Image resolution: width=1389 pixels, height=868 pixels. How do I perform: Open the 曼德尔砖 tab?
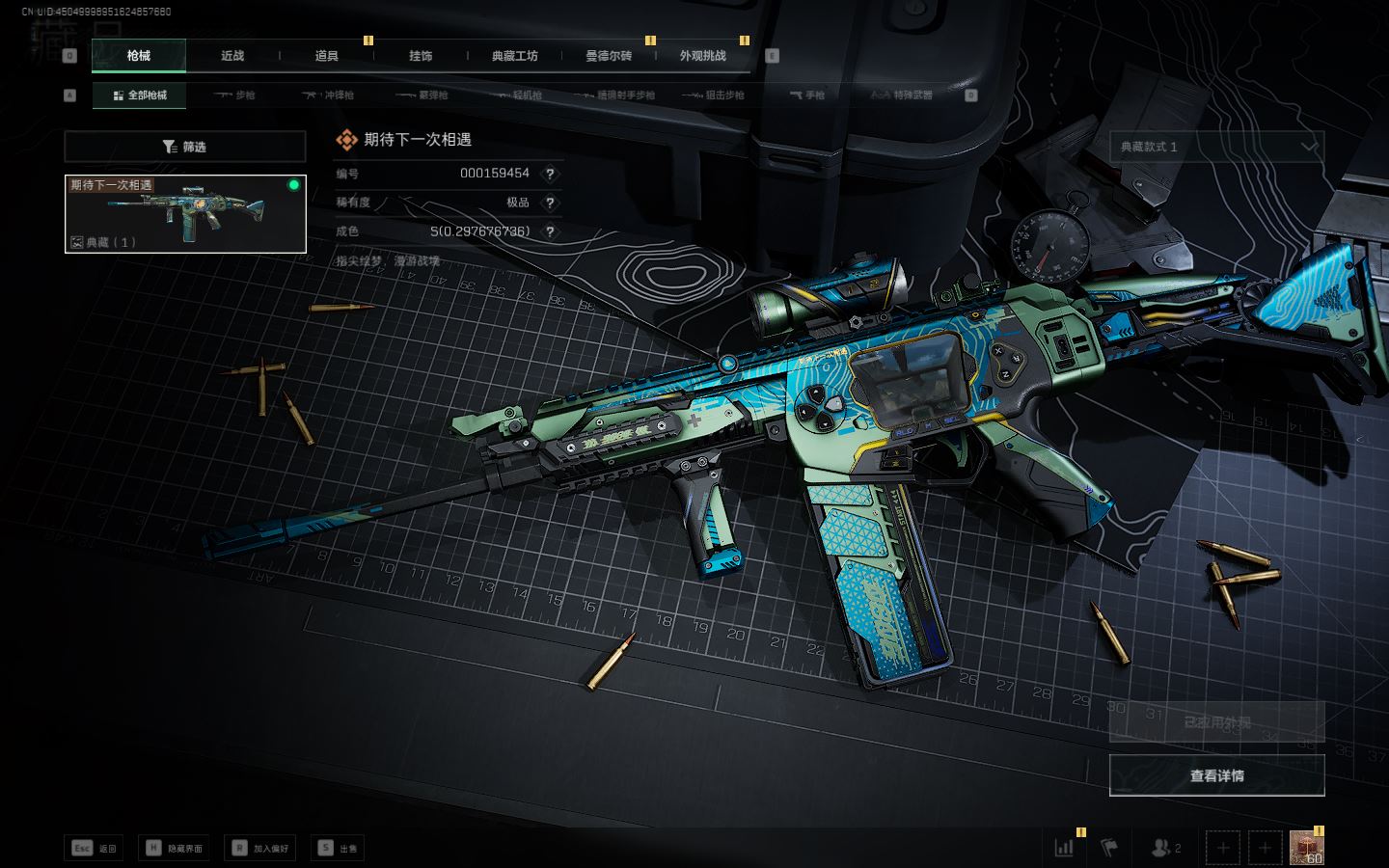(609, 56)
